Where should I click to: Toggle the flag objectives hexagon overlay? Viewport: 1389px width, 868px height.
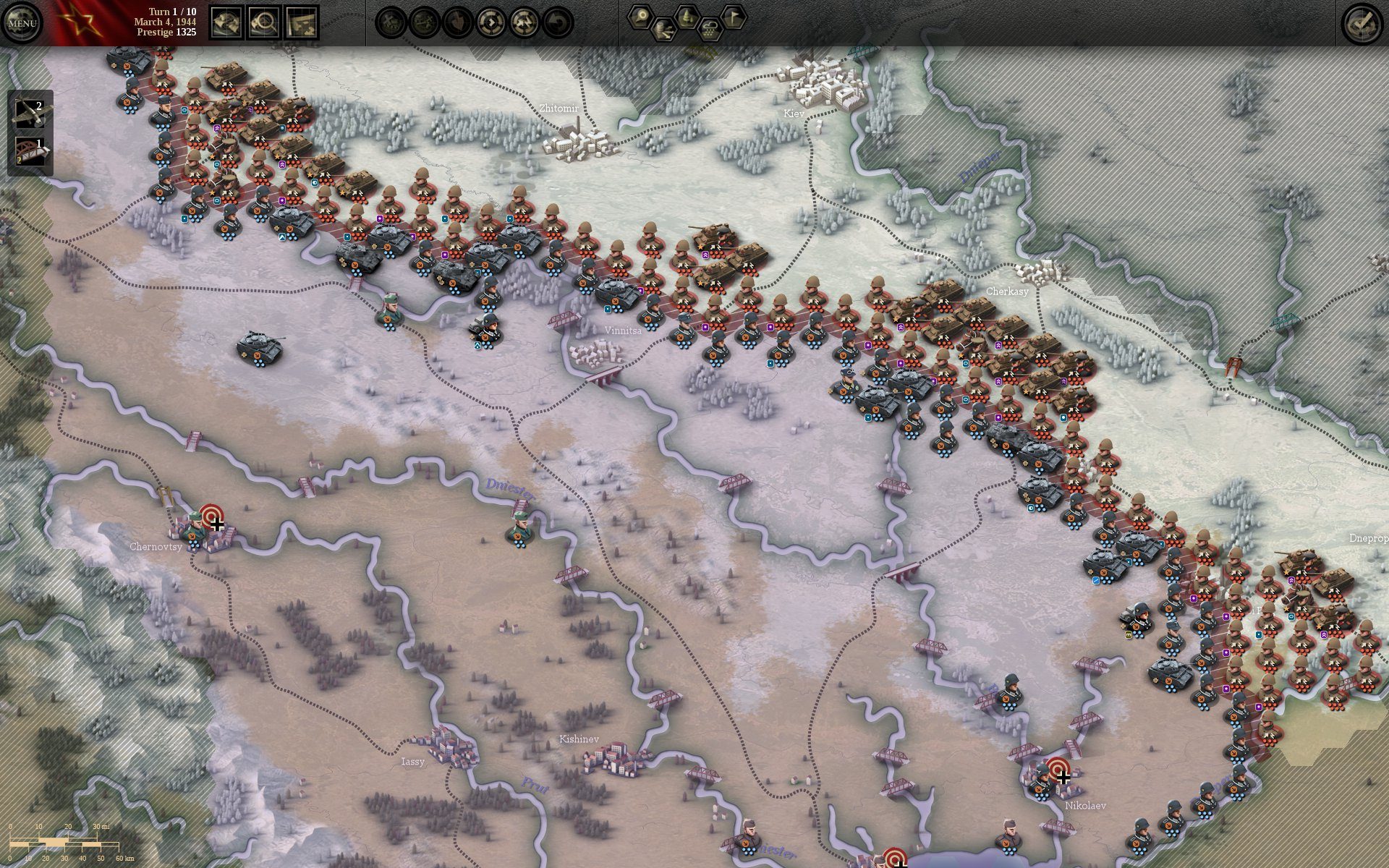(x=733, y=17)
